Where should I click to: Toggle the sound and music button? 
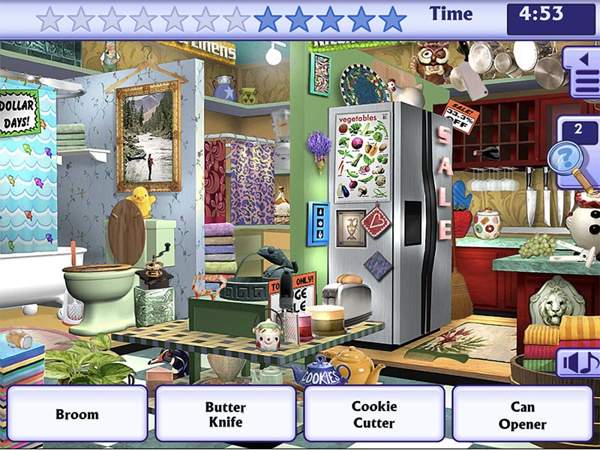click(578, 361)
